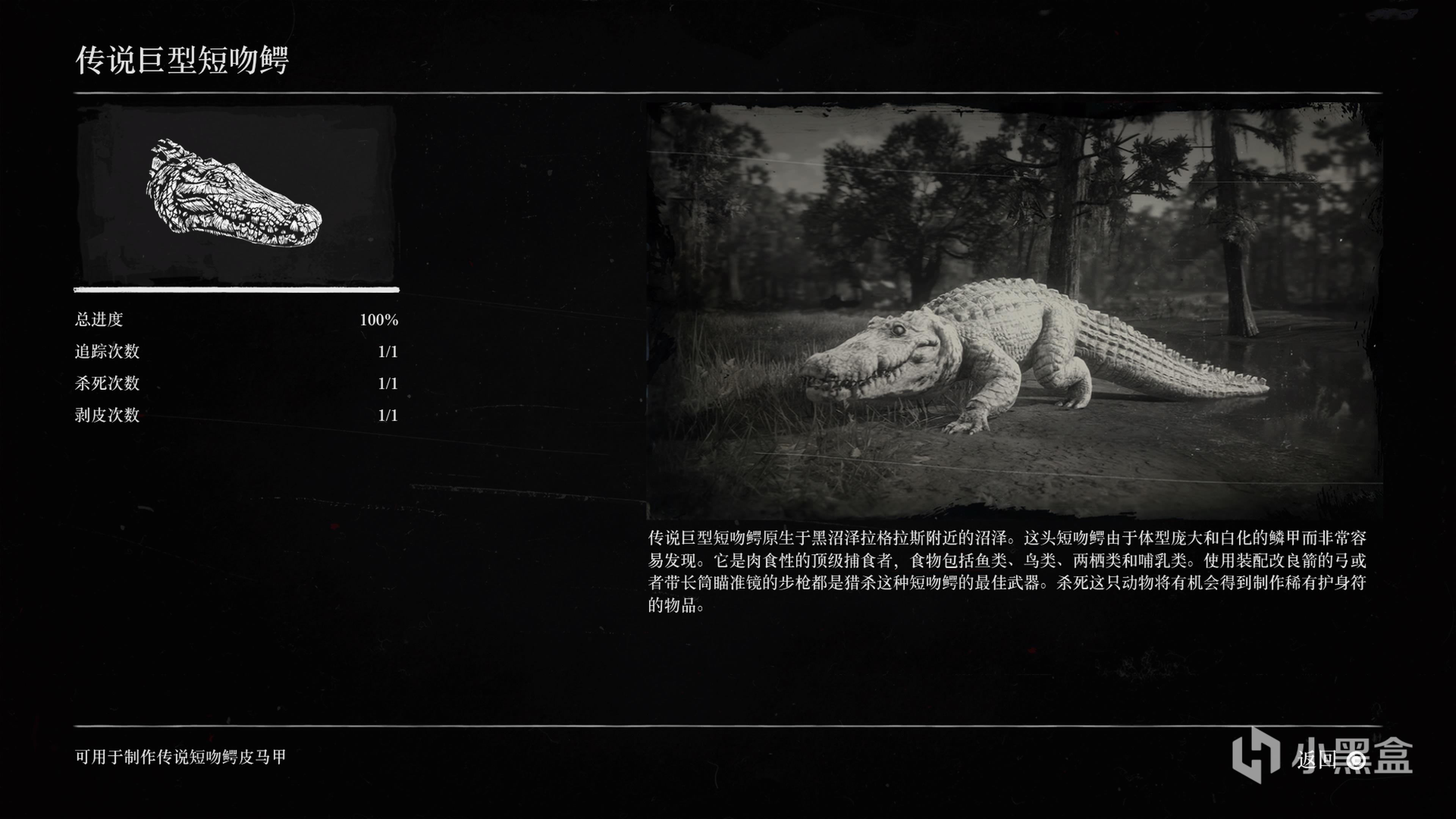1456x819 pixels.
Task: Open the legendary alligator photograph
Action: (x=1014, y=311)
